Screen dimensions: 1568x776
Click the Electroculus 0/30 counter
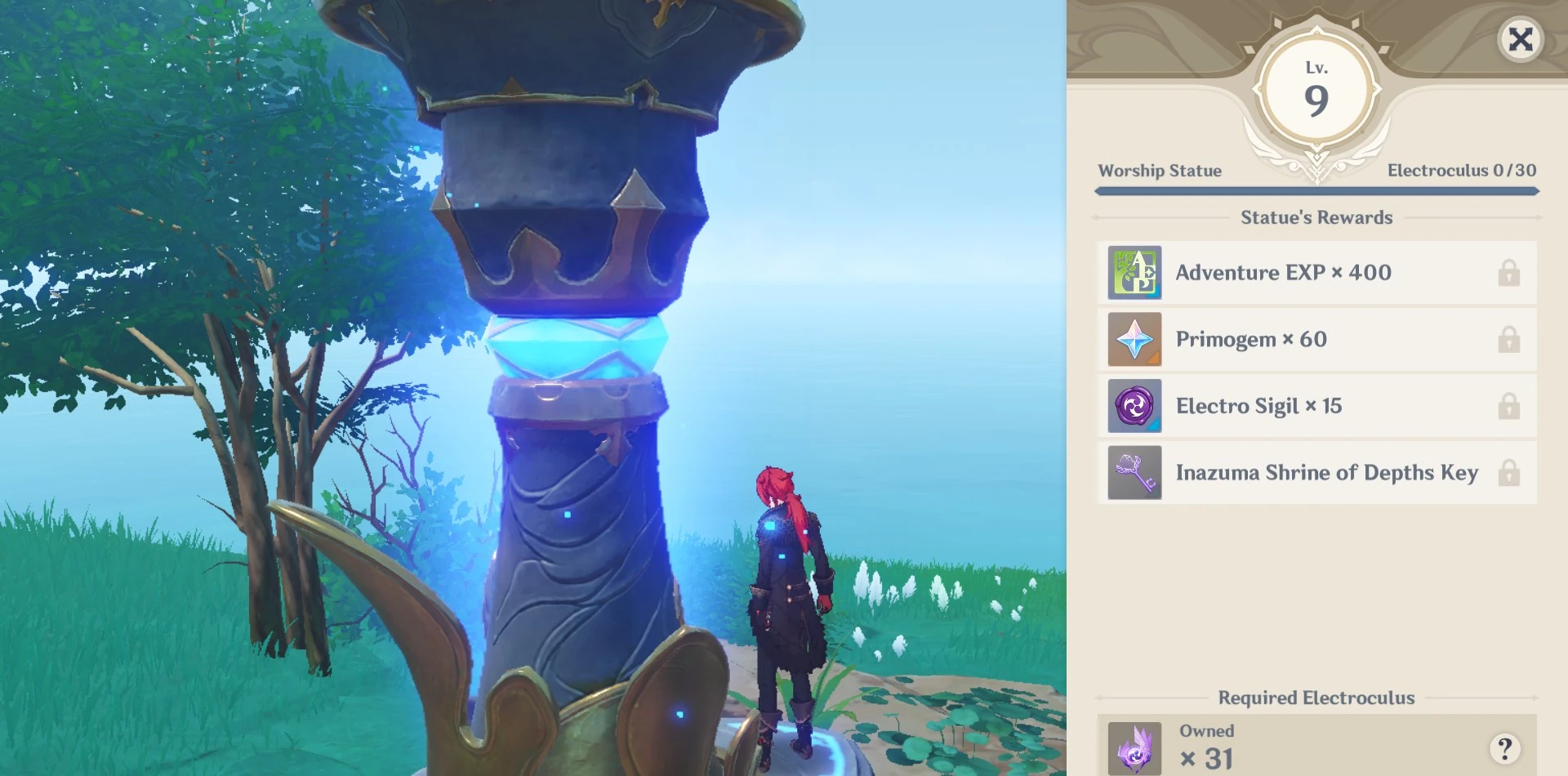(x=1461, y=171)
